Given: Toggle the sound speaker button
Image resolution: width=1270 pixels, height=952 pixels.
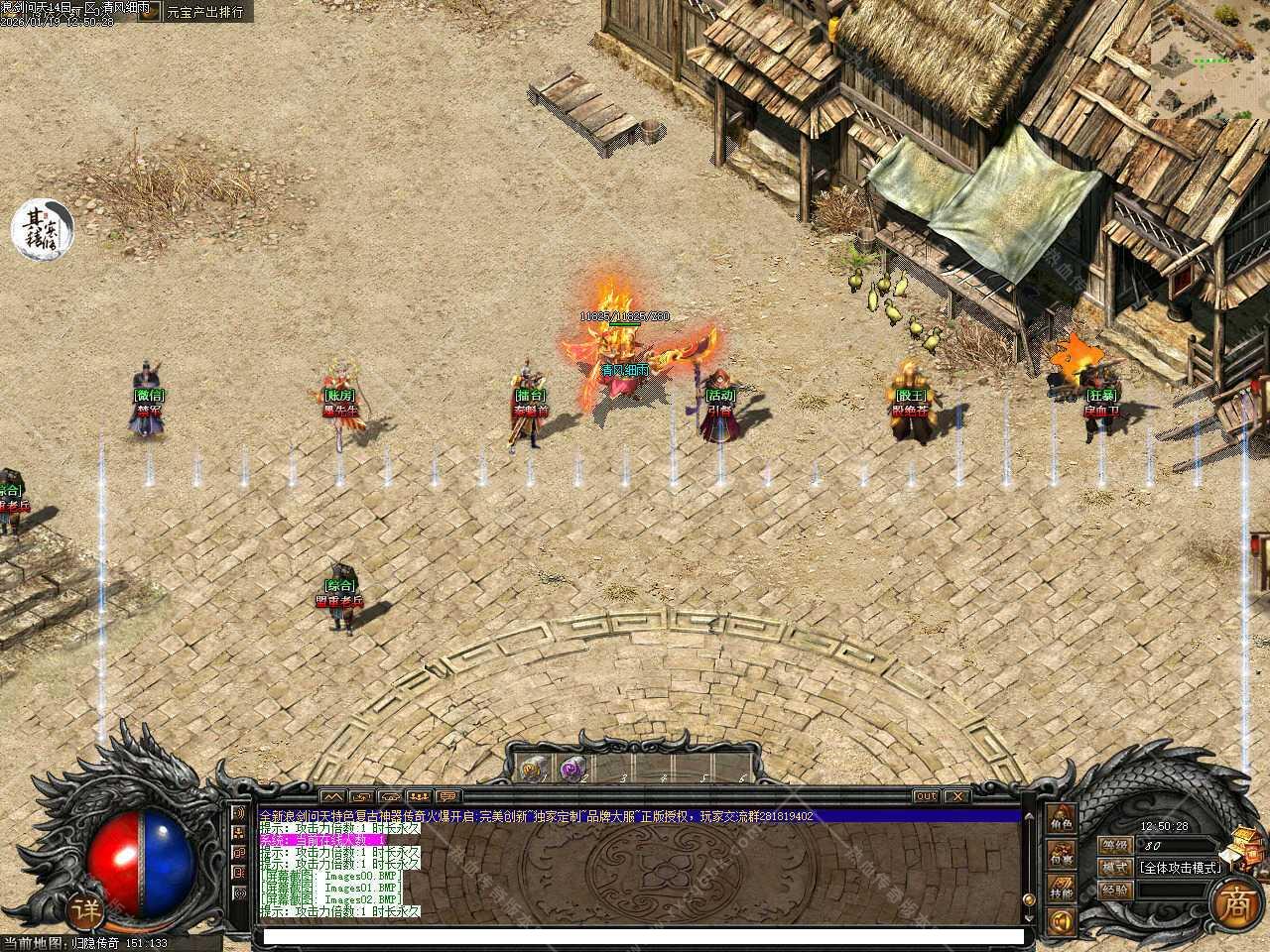Looking at the screenshot, I should [x=1061, y=924].
